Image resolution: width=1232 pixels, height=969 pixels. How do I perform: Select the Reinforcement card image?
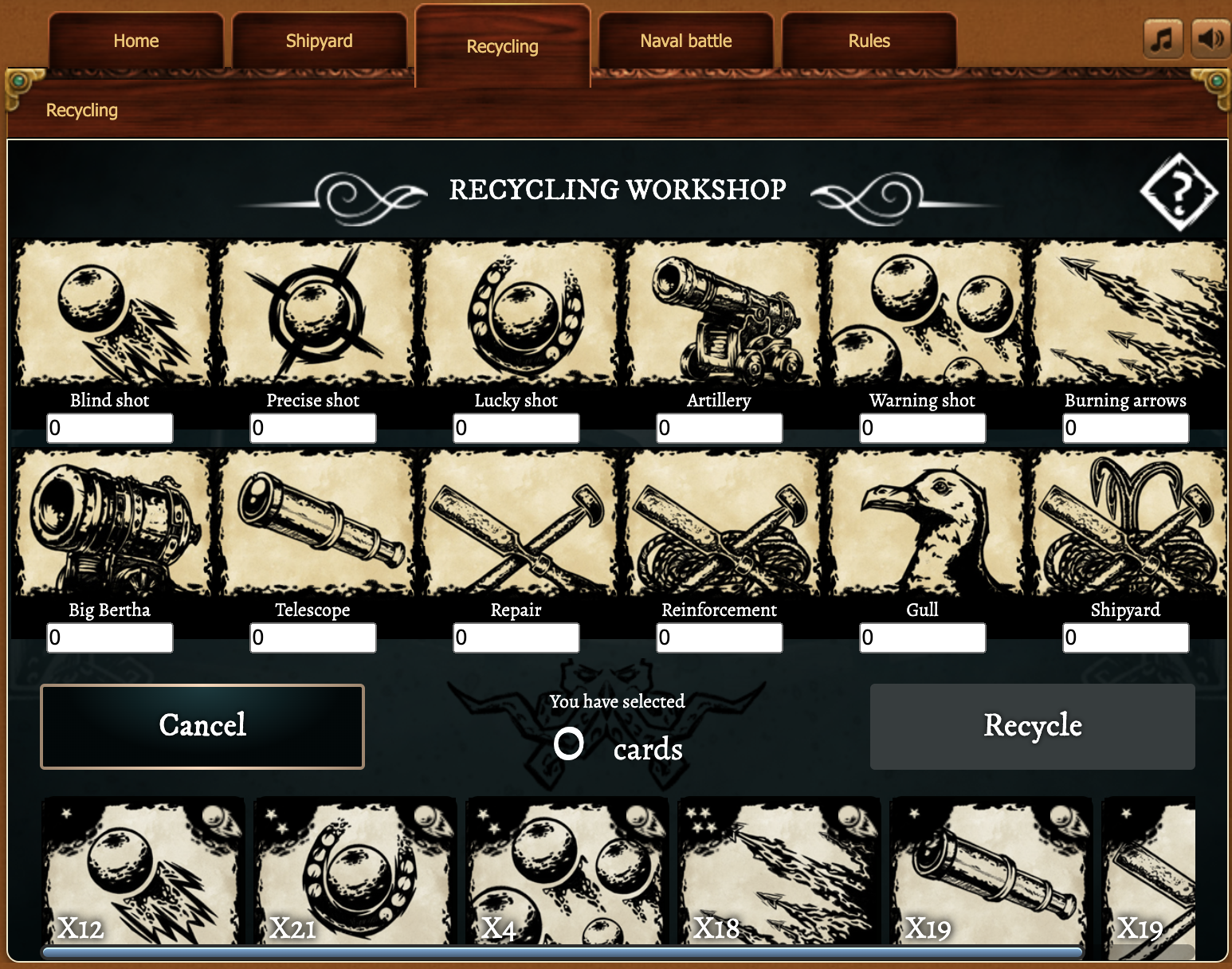(719, 522)
